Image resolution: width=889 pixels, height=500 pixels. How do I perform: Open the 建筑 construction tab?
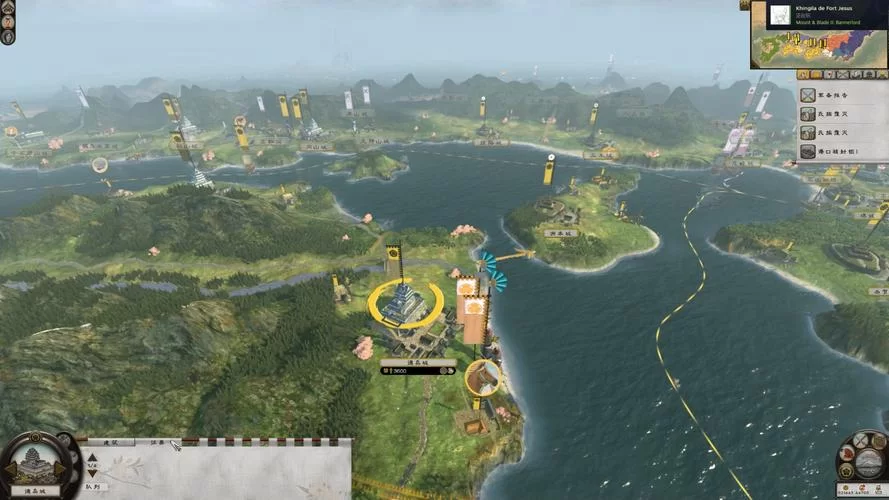click(110, 442)
